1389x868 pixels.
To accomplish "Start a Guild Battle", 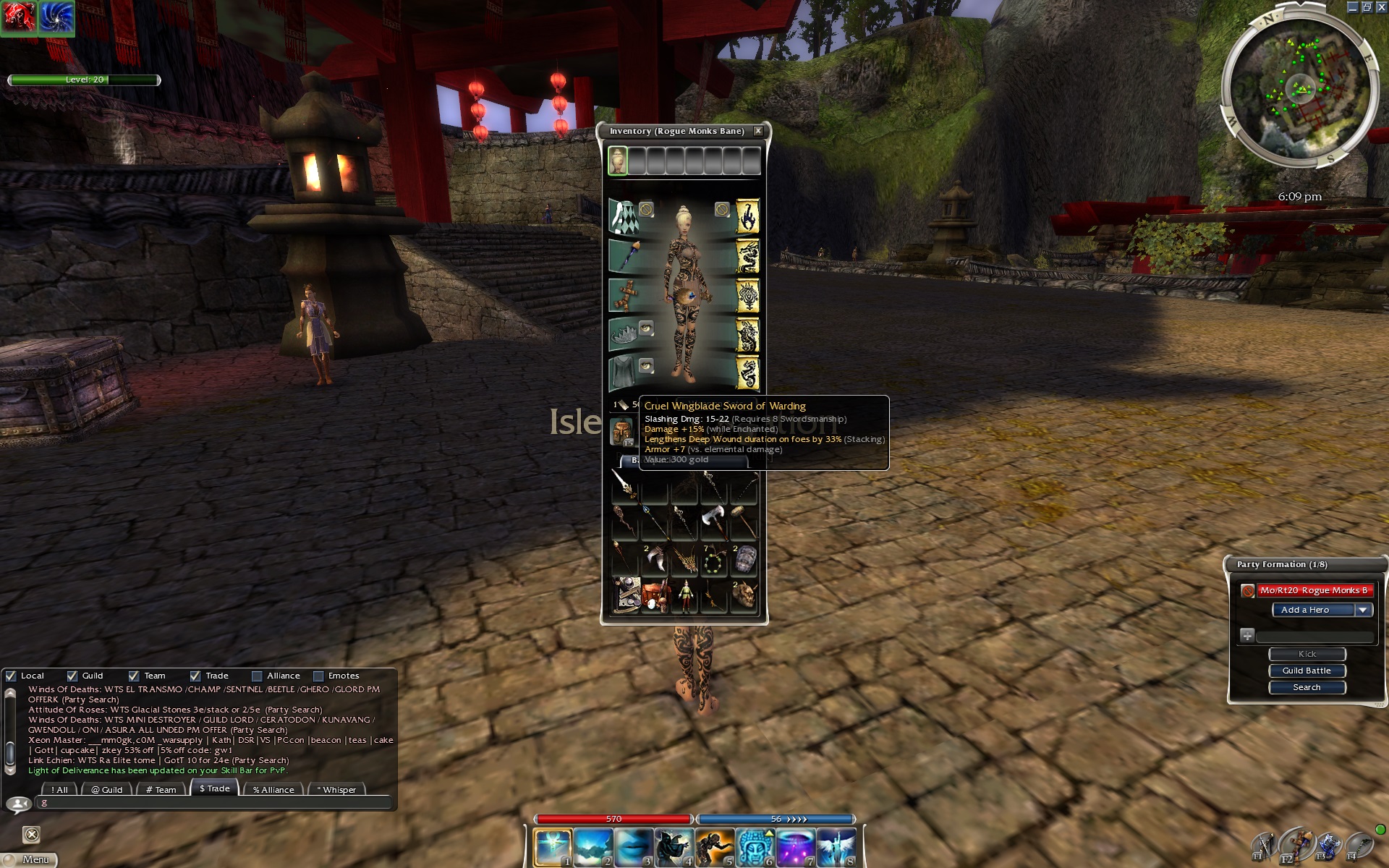I will point(1307,671).
